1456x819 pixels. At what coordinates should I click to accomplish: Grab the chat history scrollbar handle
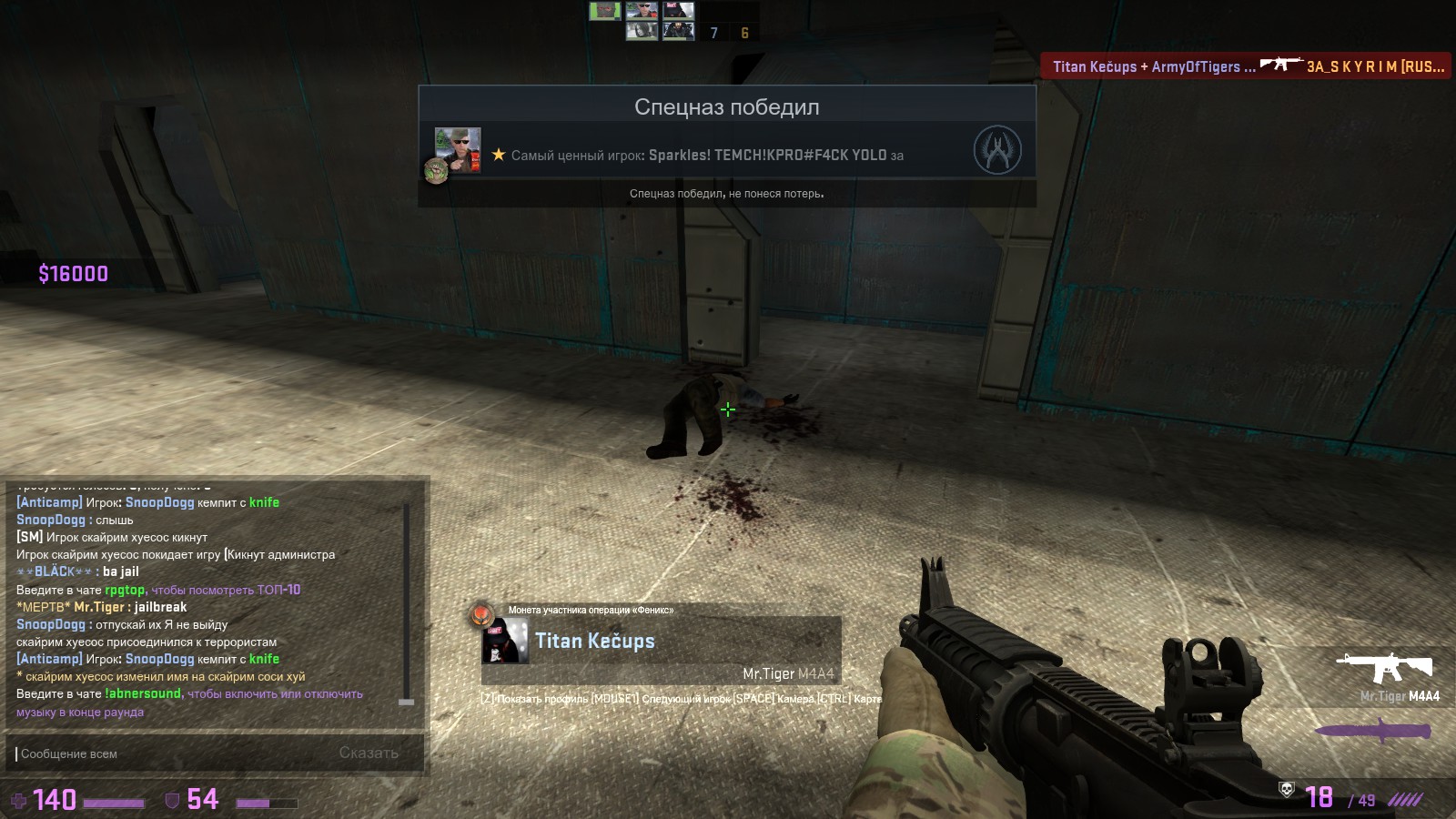click(x=407, y=702)
